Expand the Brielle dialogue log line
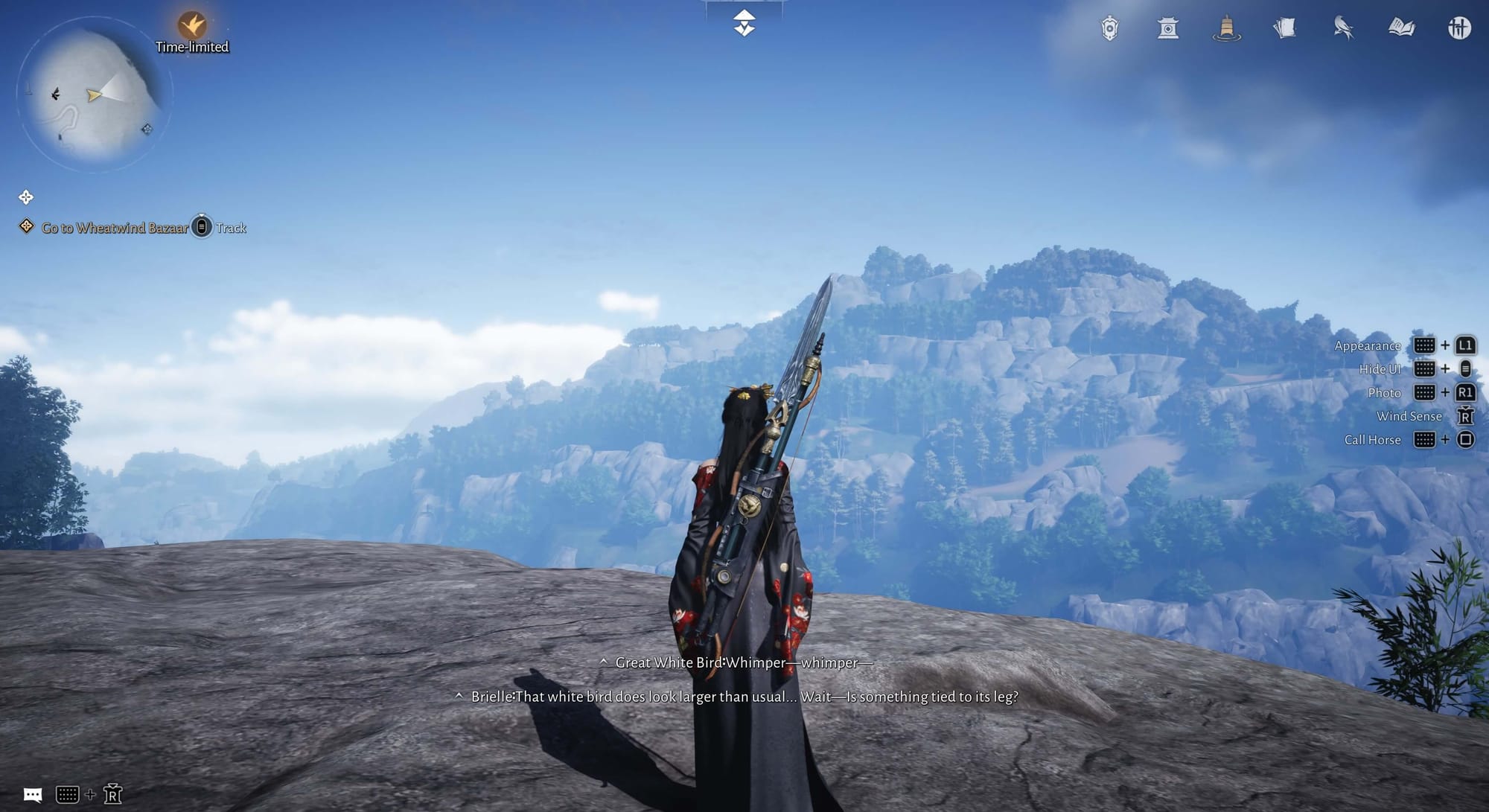 [x=459, y=697]
